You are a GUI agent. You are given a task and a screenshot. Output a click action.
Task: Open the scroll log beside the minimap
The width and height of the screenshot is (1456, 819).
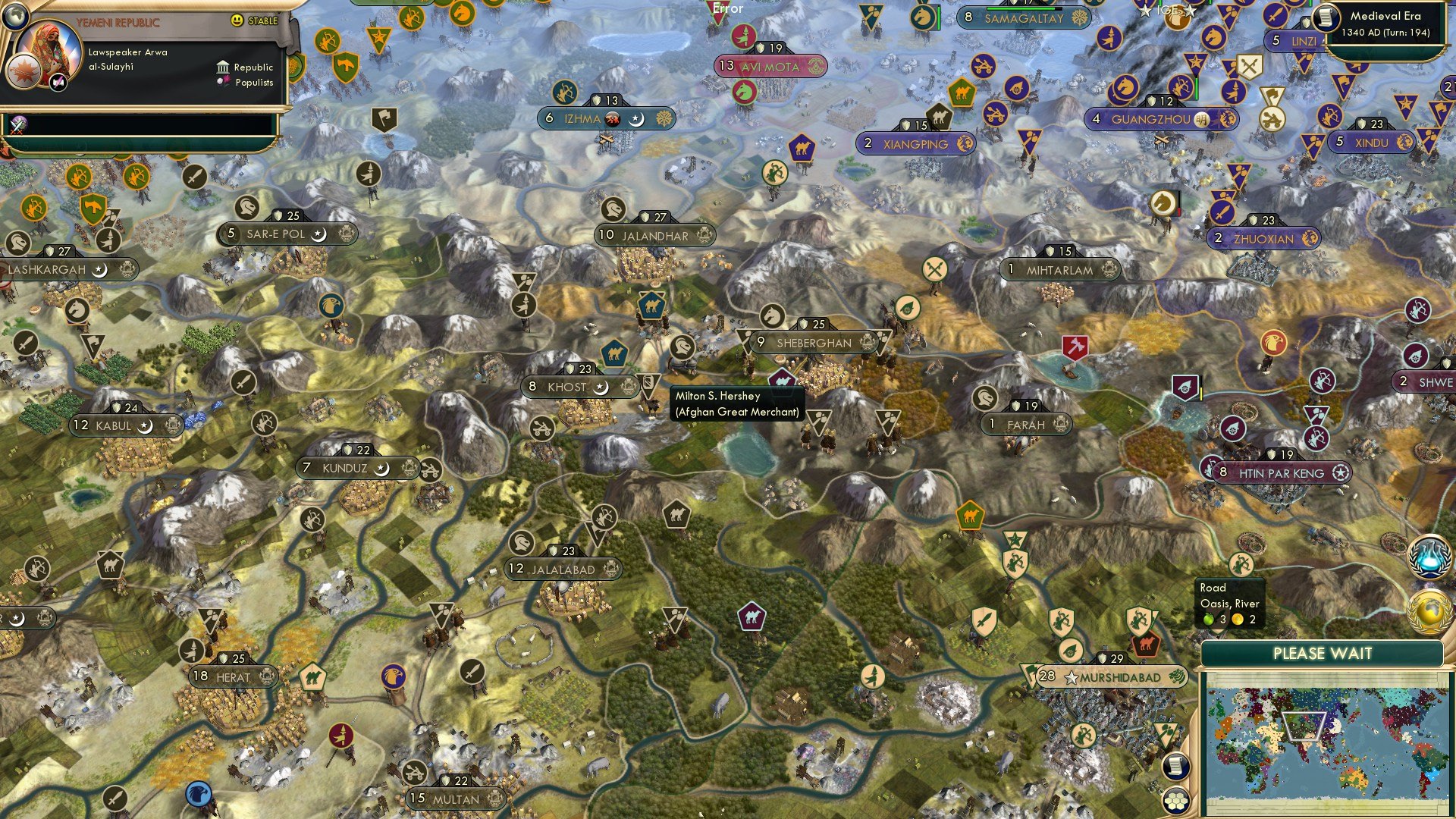(x=1175, y=766)
